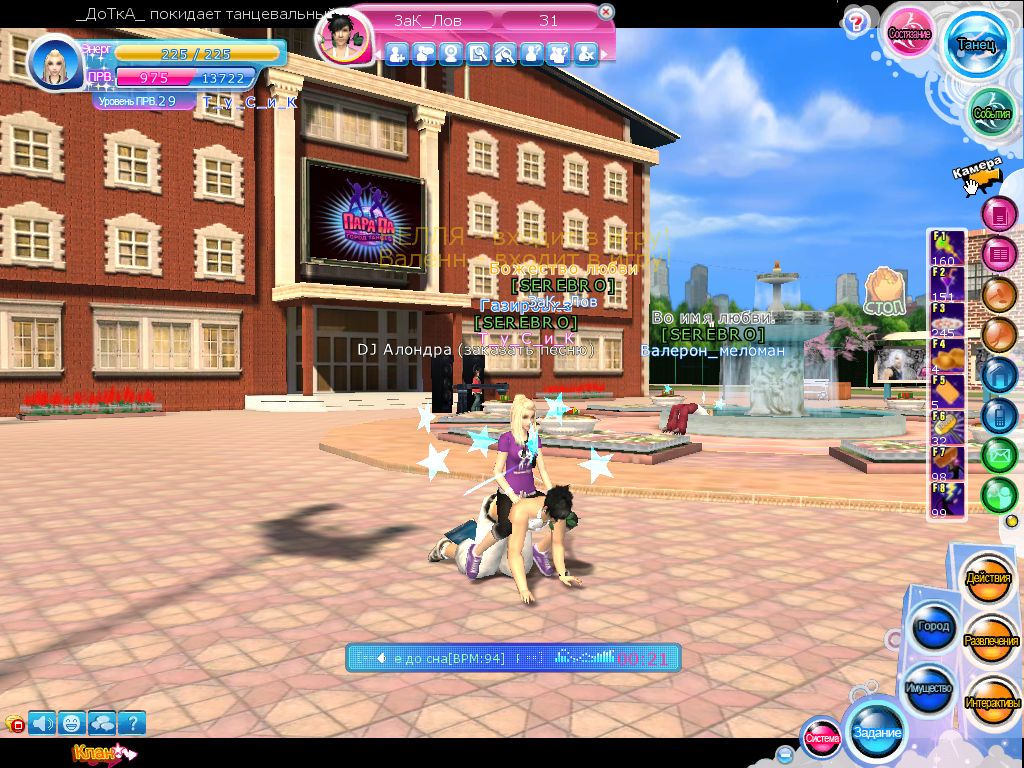Open the Задание quest button

[877, 733]
